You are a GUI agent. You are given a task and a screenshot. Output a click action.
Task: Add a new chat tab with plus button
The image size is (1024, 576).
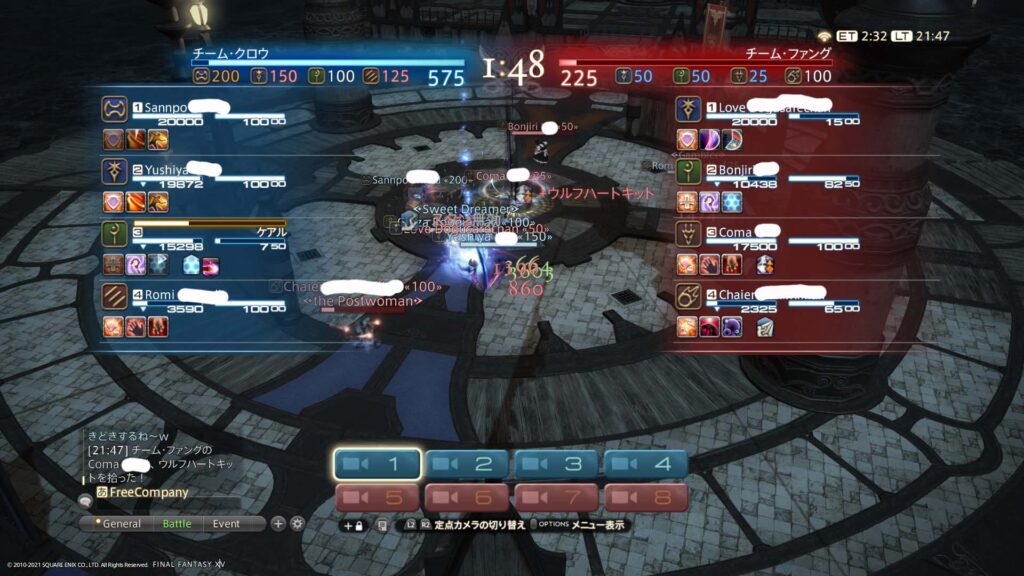click(x=278, y=523)
